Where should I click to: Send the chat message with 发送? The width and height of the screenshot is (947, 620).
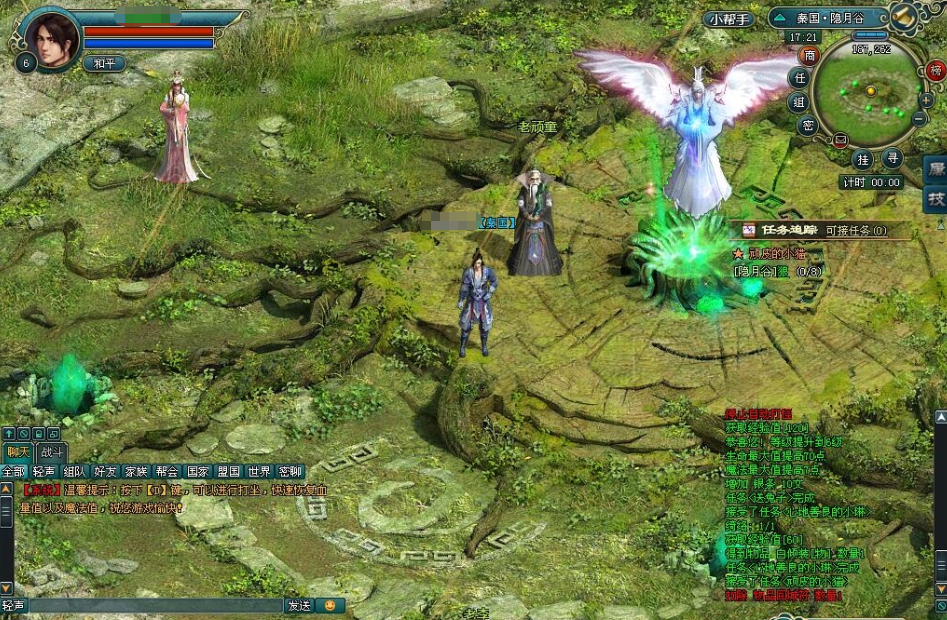(x=299, y=605)
